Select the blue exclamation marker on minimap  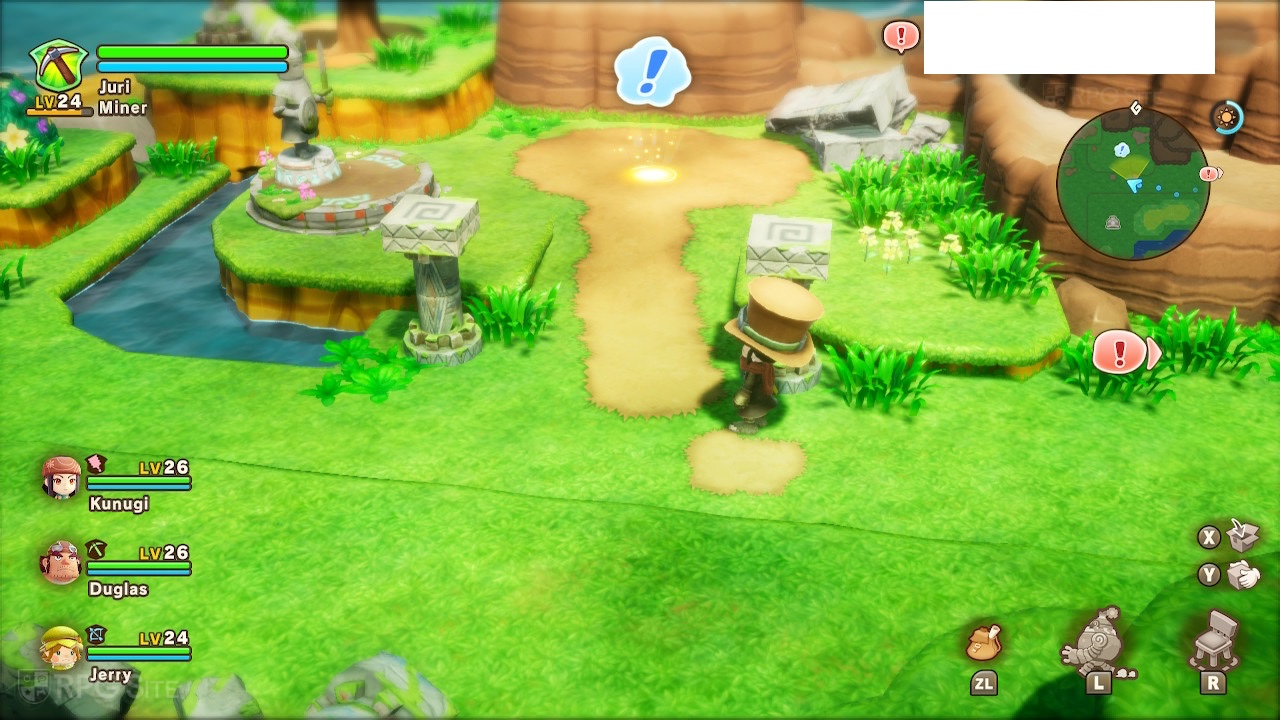click(1122, 149)
